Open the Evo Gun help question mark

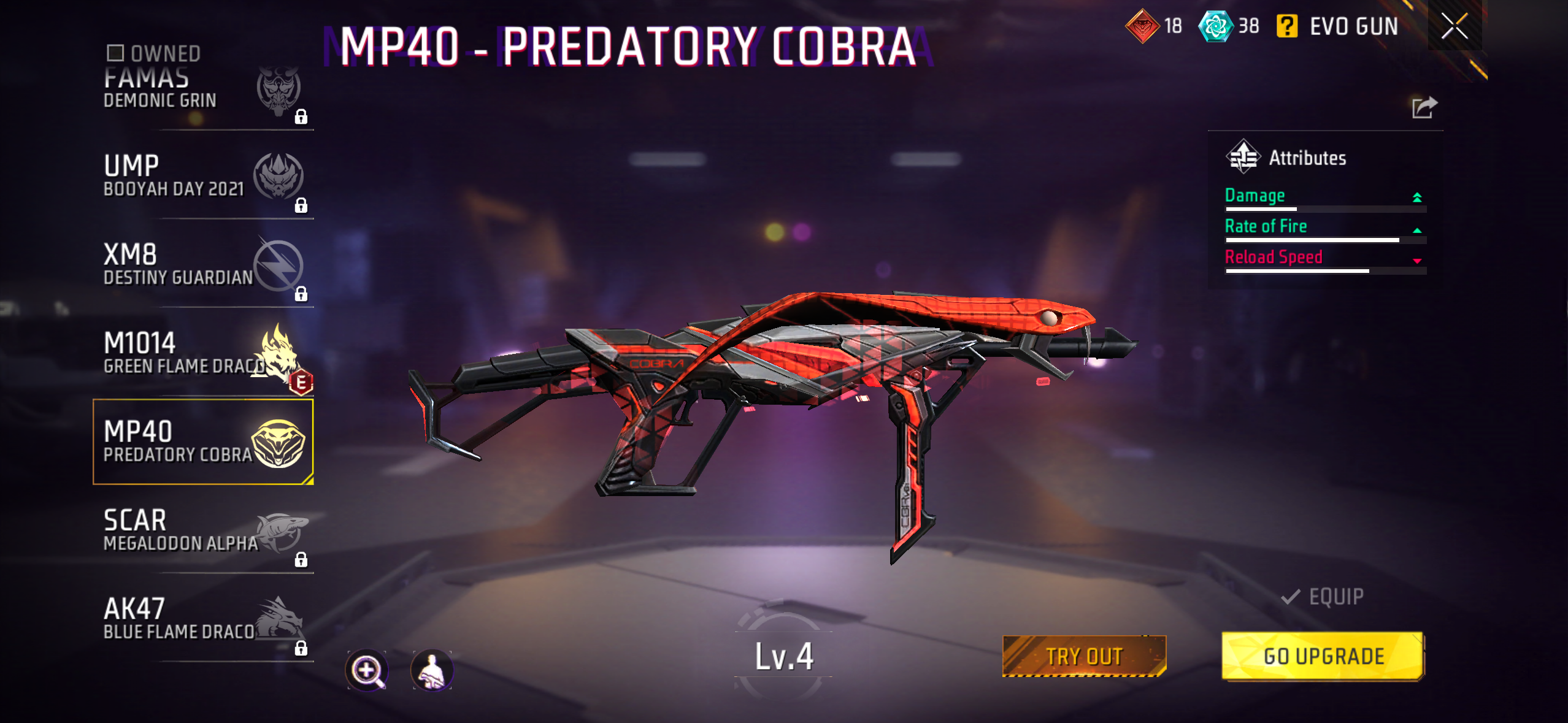[x=1286, y=26]
